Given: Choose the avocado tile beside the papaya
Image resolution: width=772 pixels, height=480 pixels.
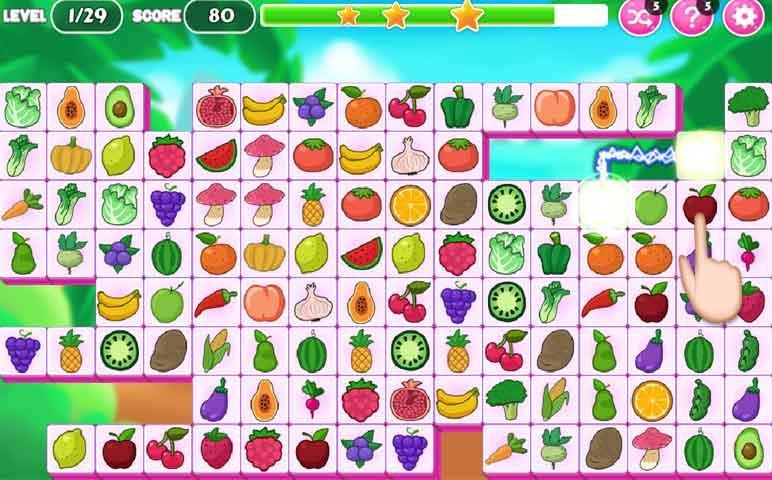Looking at the screenshot, I should (119, 106).
